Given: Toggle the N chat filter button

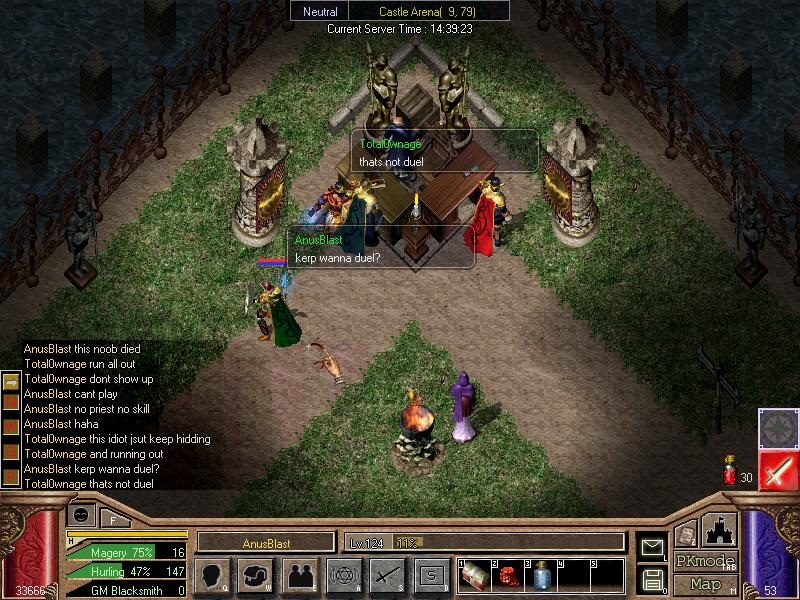Looking at the screenshot, I should (x=11, y=401).
